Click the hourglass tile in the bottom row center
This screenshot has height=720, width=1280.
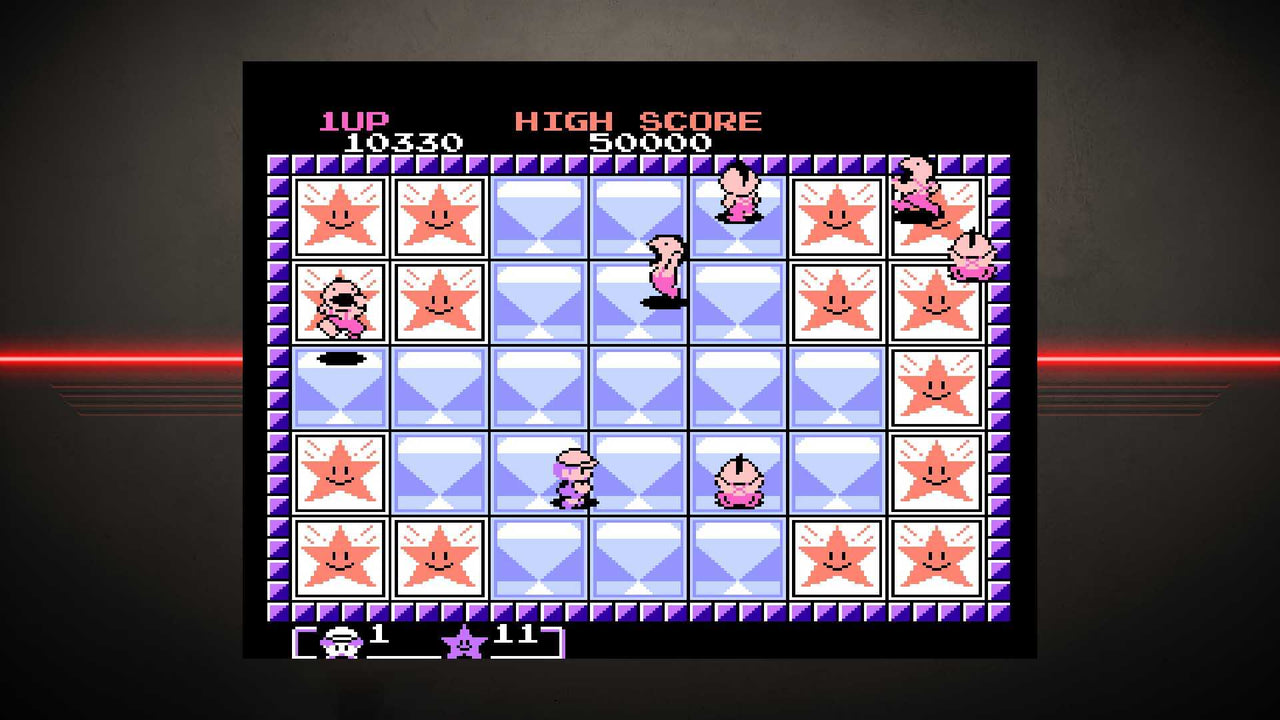638,560
